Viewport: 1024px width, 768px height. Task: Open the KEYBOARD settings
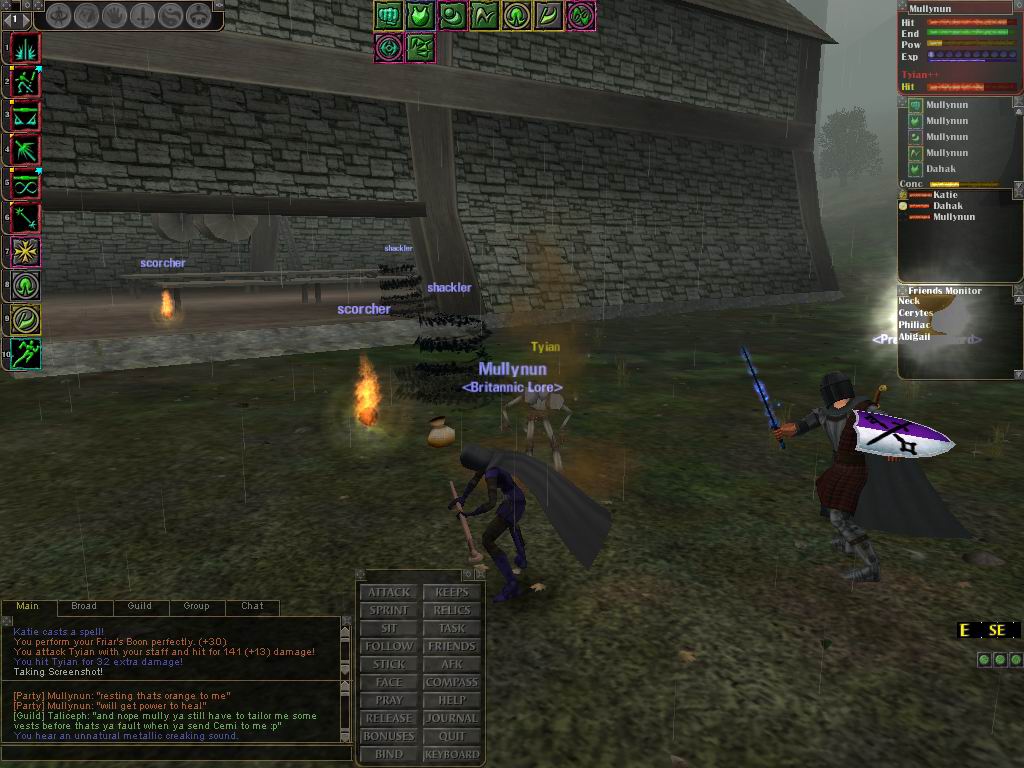tap(452, 754)
